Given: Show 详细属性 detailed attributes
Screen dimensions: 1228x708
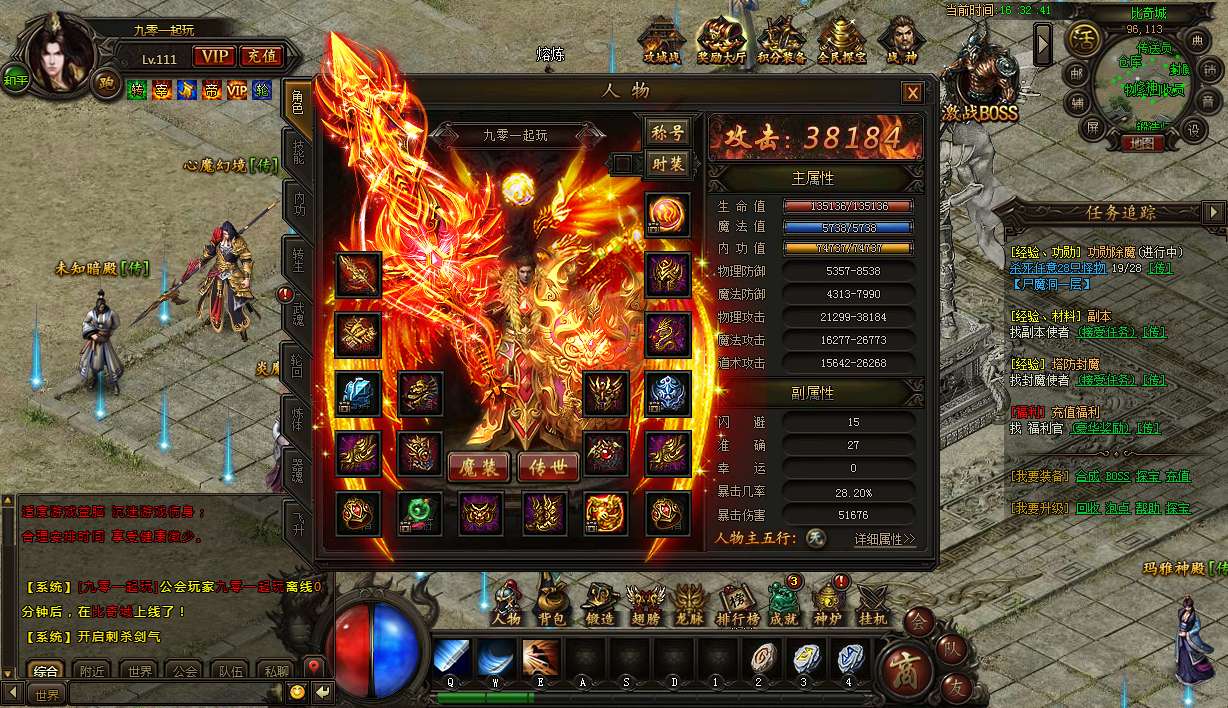Looking at the screenshot, I should (885, 539).
